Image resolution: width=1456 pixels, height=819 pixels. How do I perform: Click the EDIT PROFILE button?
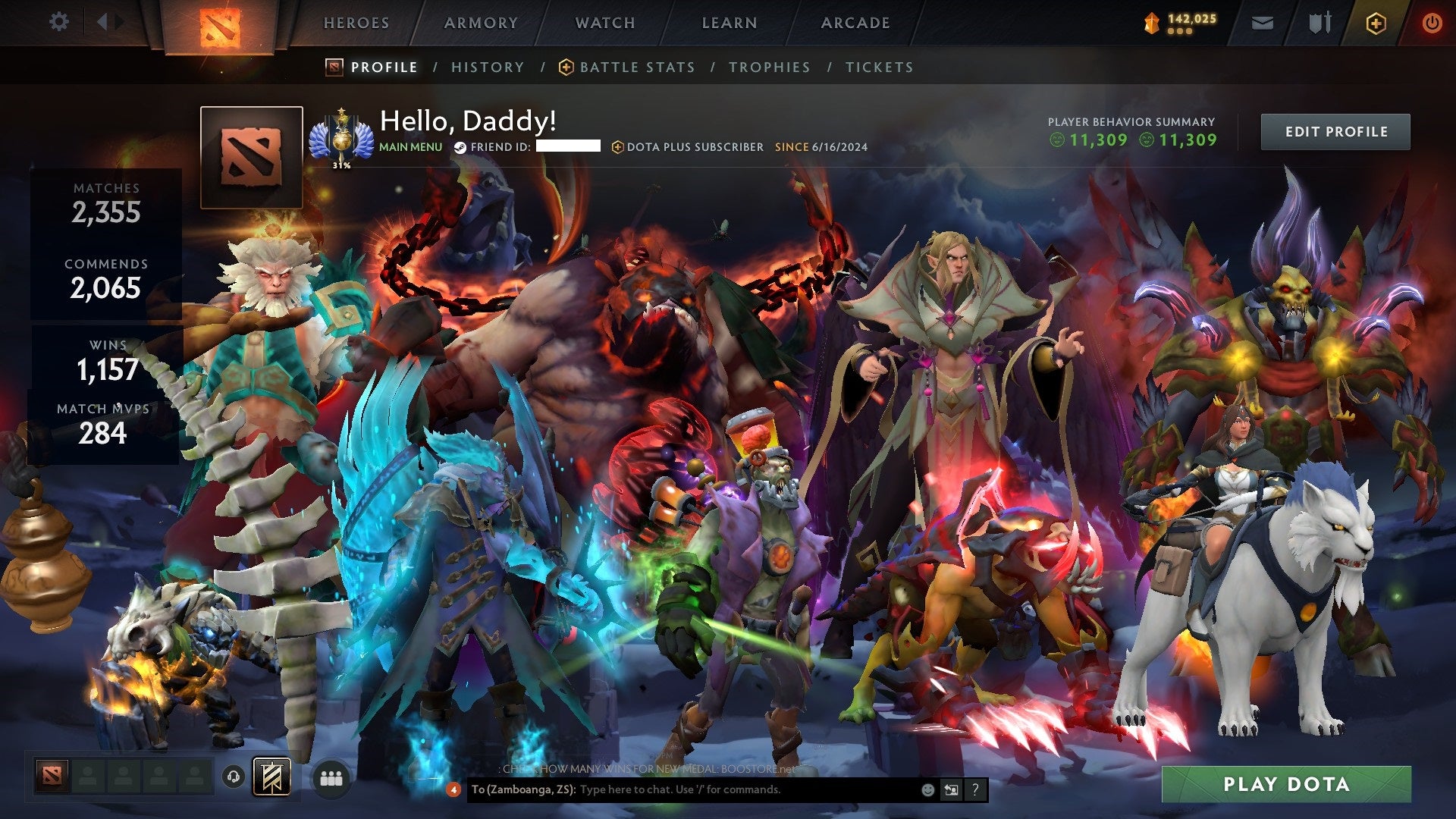[x=1335, y=131]
